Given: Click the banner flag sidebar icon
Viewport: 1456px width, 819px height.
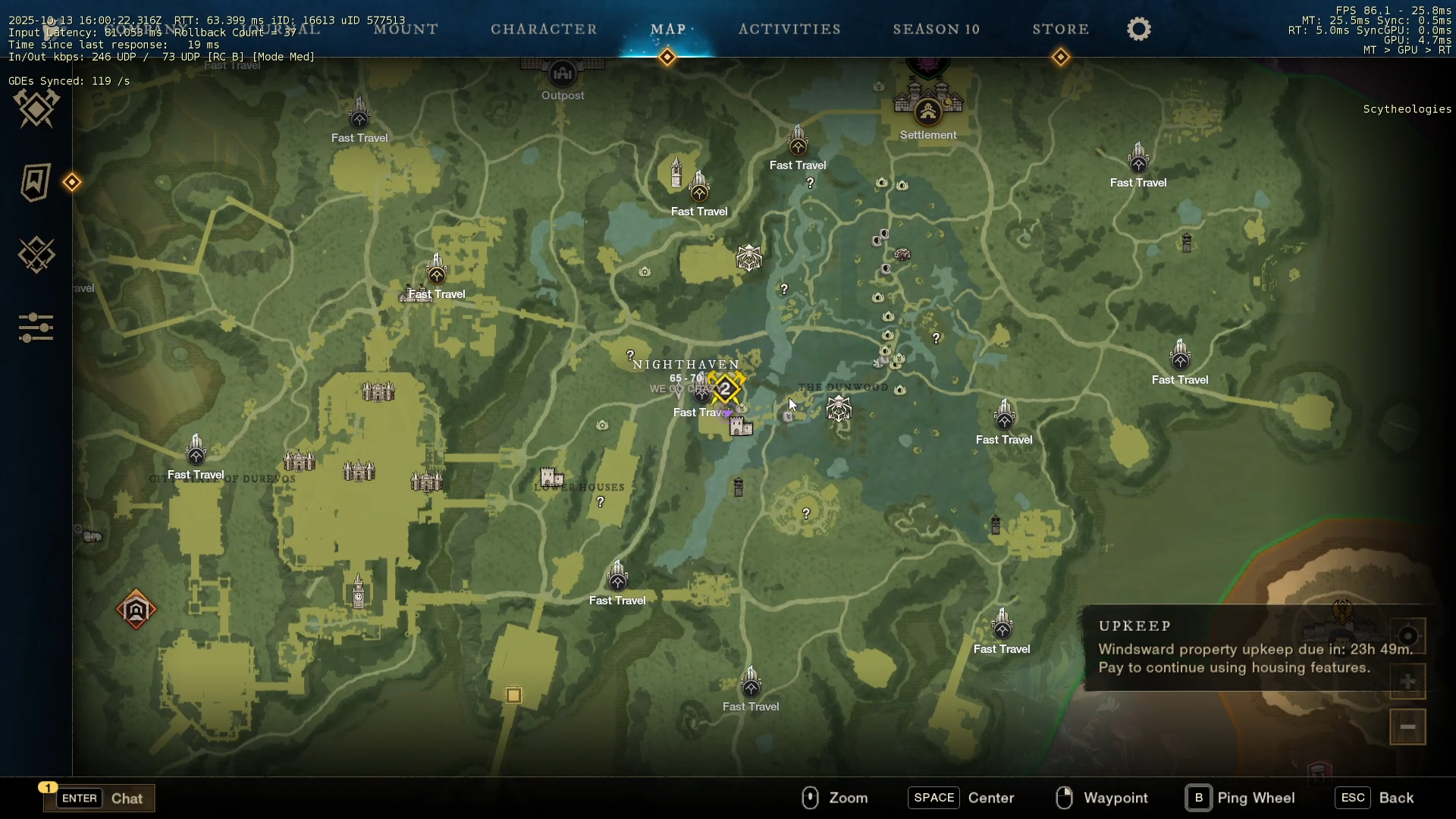Looking at the screenshot, I should [x=36, y=182].
